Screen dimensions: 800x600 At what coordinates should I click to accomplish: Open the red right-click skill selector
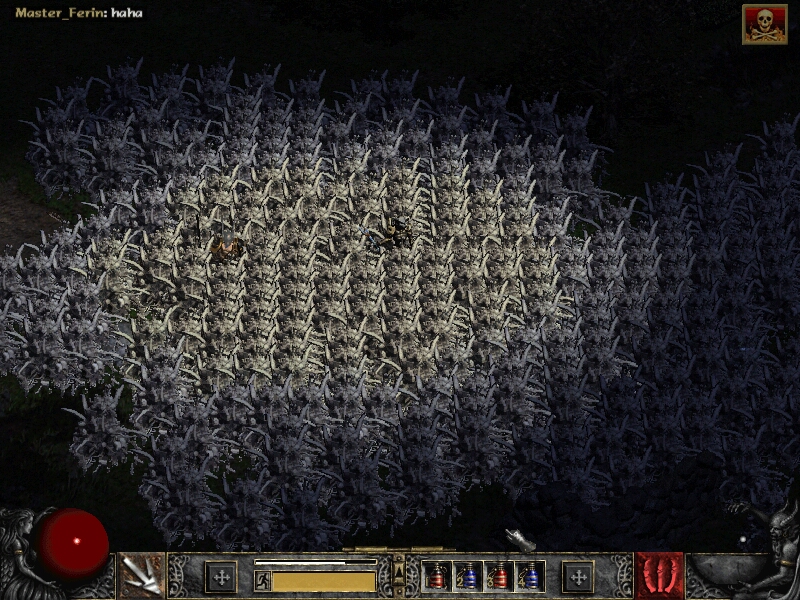pos(659,576)
